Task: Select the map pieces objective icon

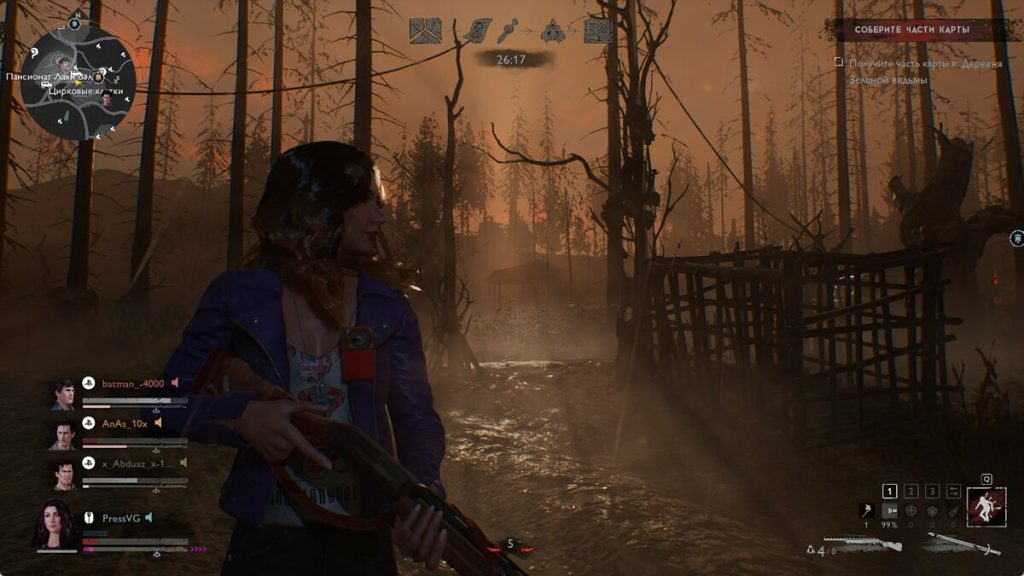Action: [425, 31]
